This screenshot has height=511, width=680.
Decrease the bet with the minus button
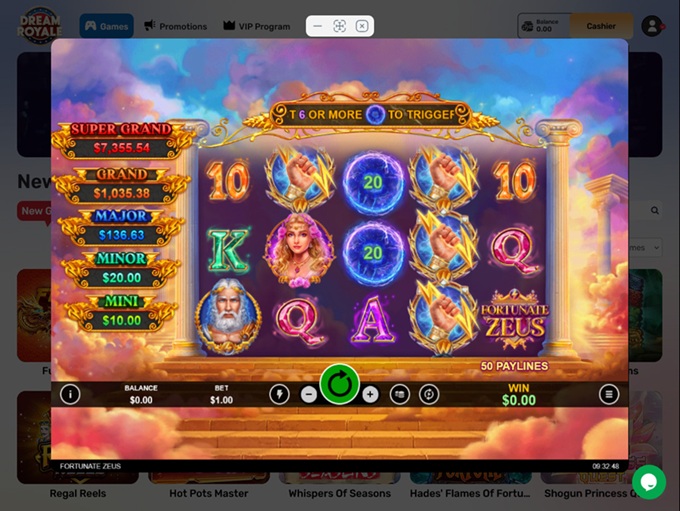(x=309, y=394)
